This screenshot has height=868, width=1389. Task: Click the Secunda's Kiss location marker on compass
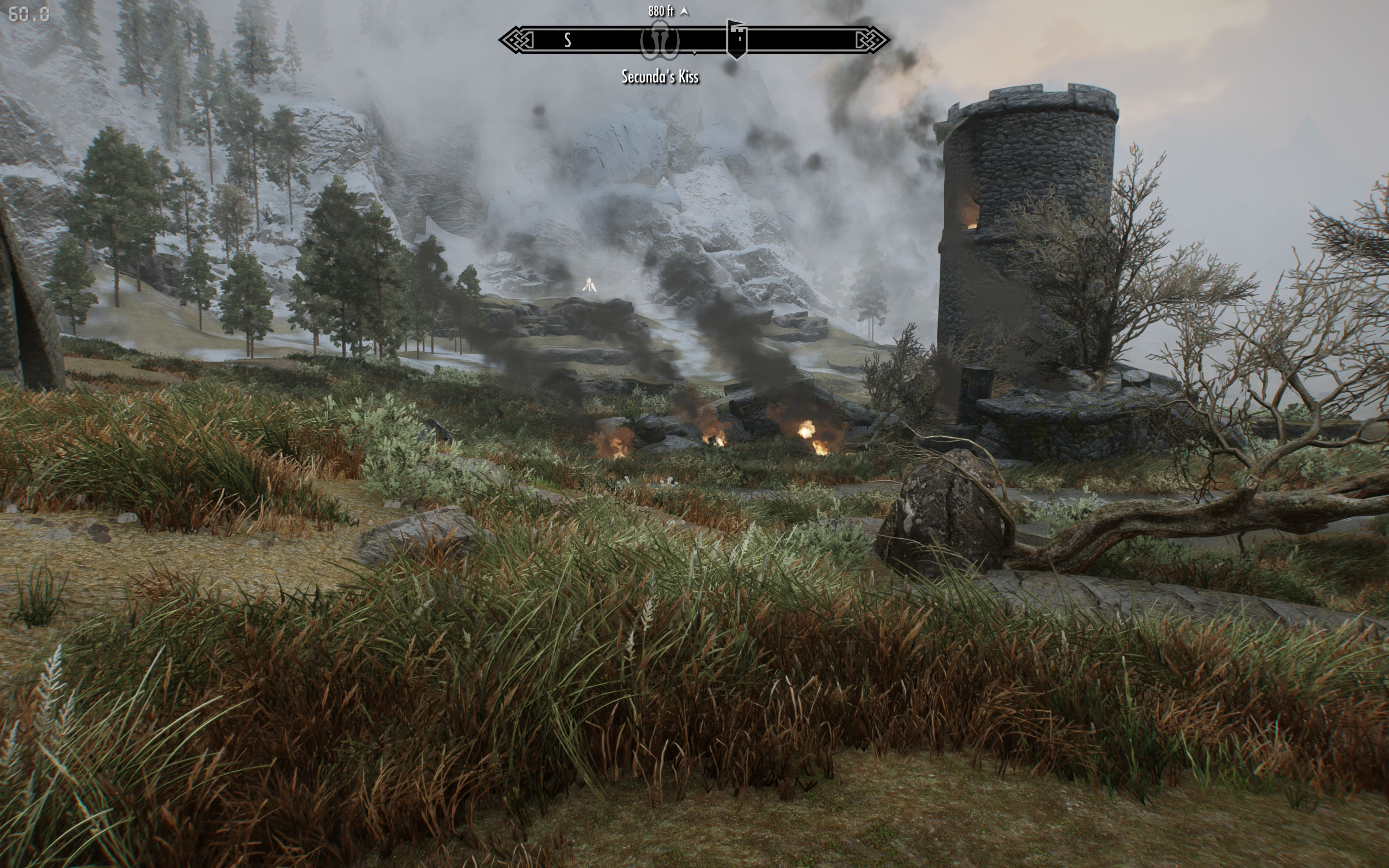point(659,41)
